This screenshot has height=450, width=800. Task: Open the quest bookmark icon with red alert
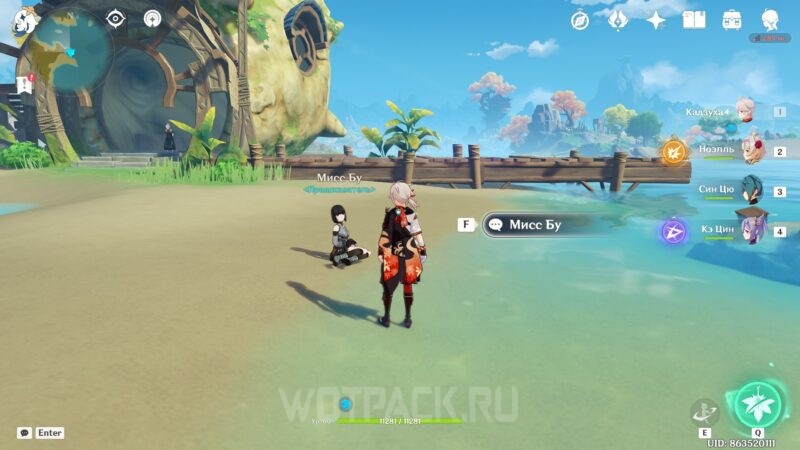coord(25,84)
